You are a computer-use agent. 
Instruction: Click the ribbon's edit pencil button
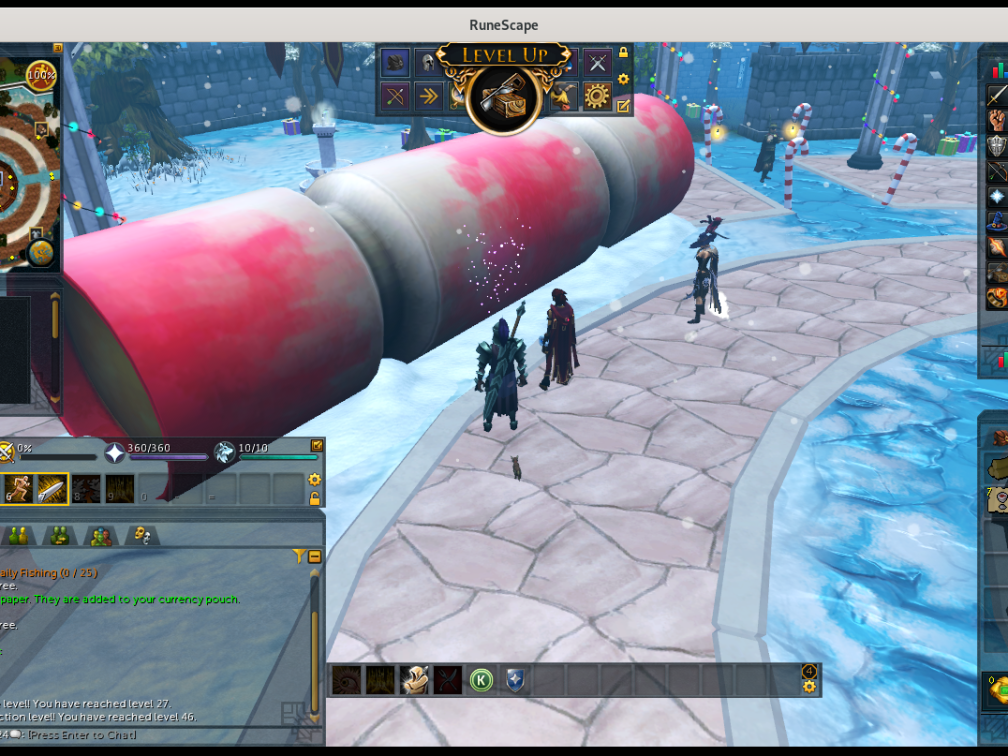click(624, 104)
